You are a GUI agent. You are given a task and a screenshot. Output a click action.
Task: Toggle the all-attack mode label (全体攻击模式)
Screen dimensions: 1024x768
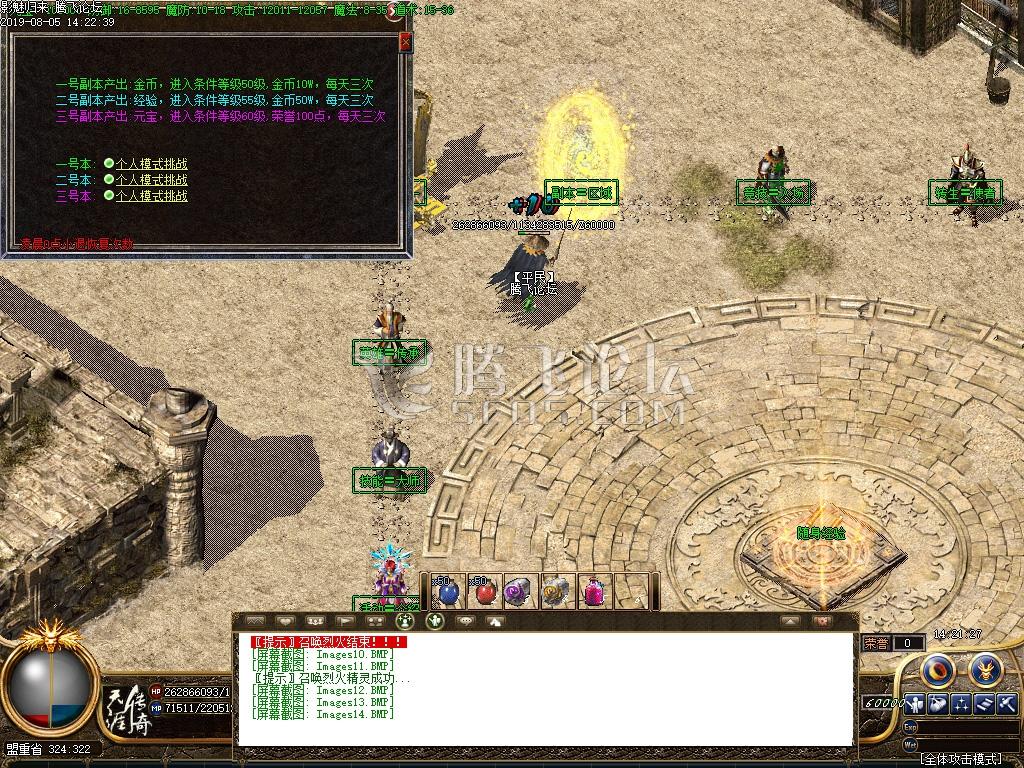(960, 759)
